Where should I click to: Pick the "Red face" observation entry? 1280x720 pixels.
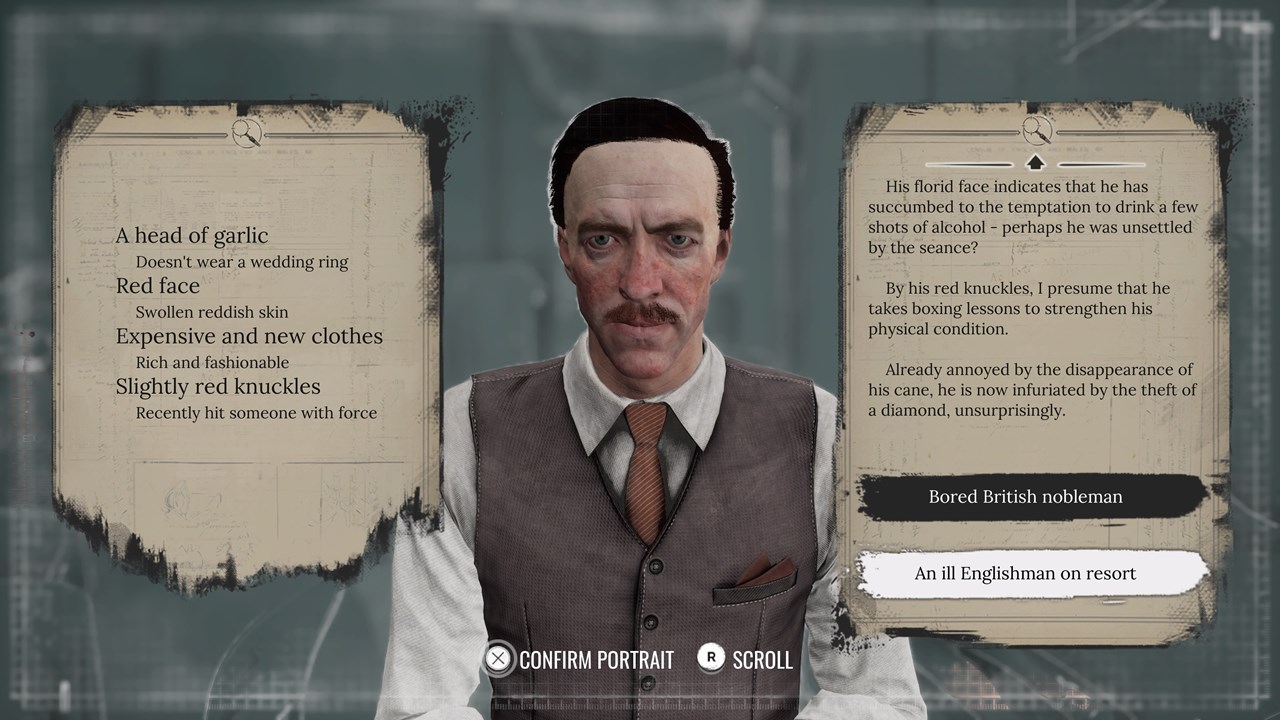(x=158, y=286)
